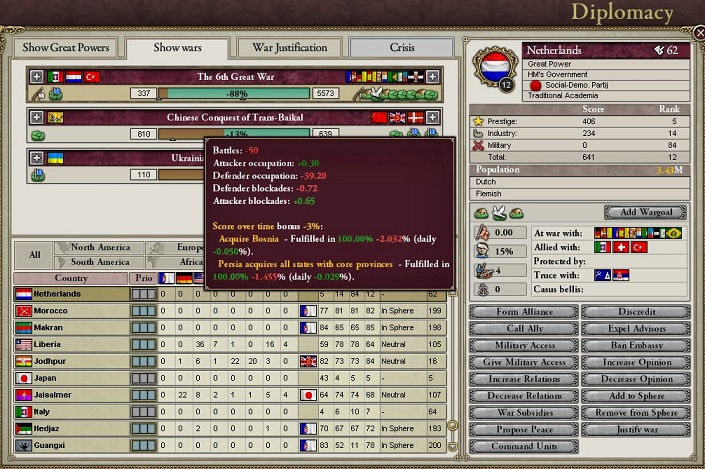705x469 pixels.
Task: Click the Call Ally button
Action: coord(524,328)
